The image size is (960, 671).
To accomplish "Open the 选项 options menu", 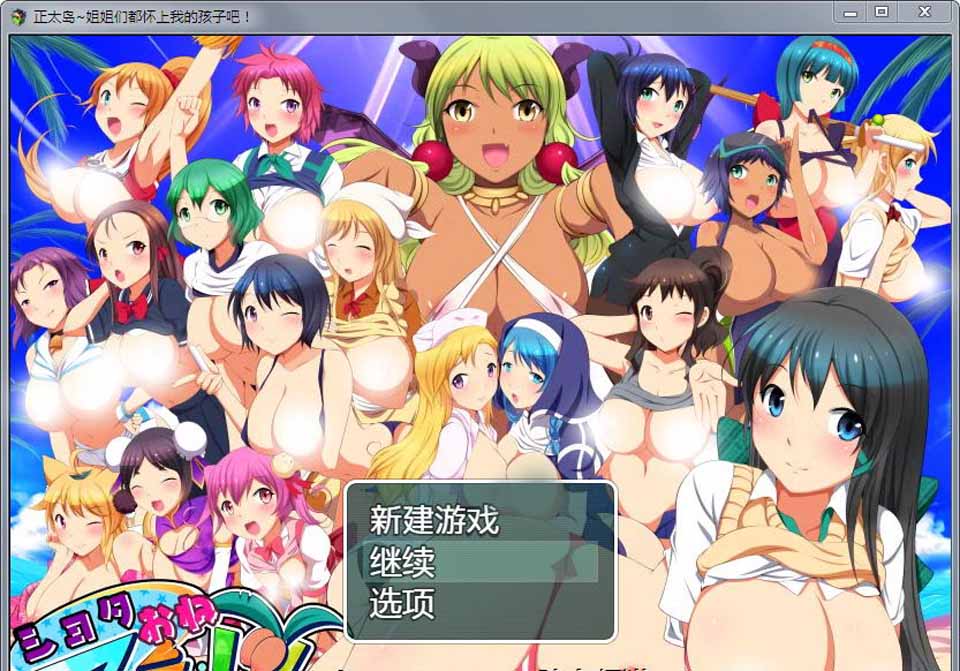I will tap(402, 604).
